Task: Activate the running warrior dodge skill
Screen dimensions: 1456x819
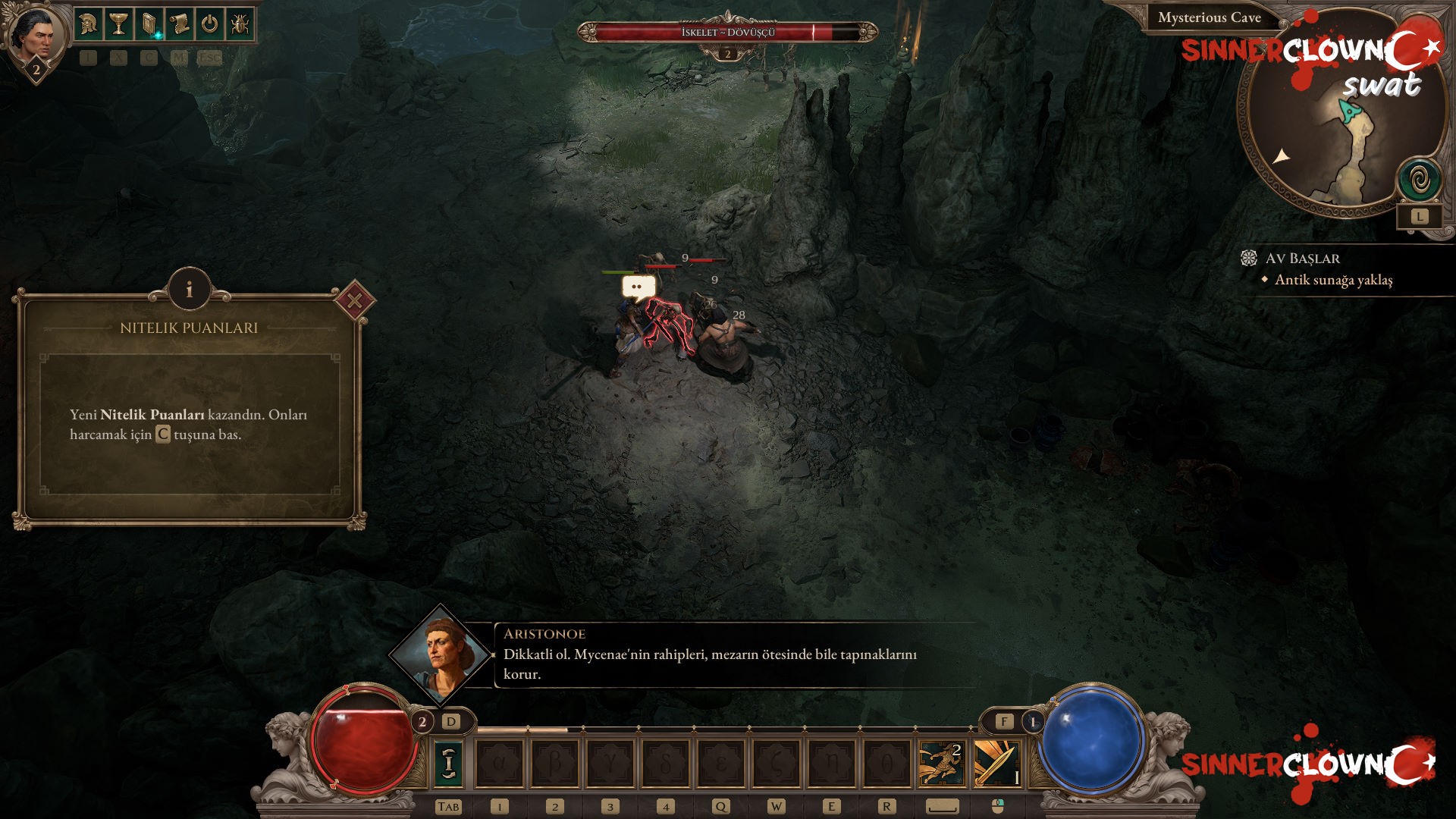Action: (941, 763)
